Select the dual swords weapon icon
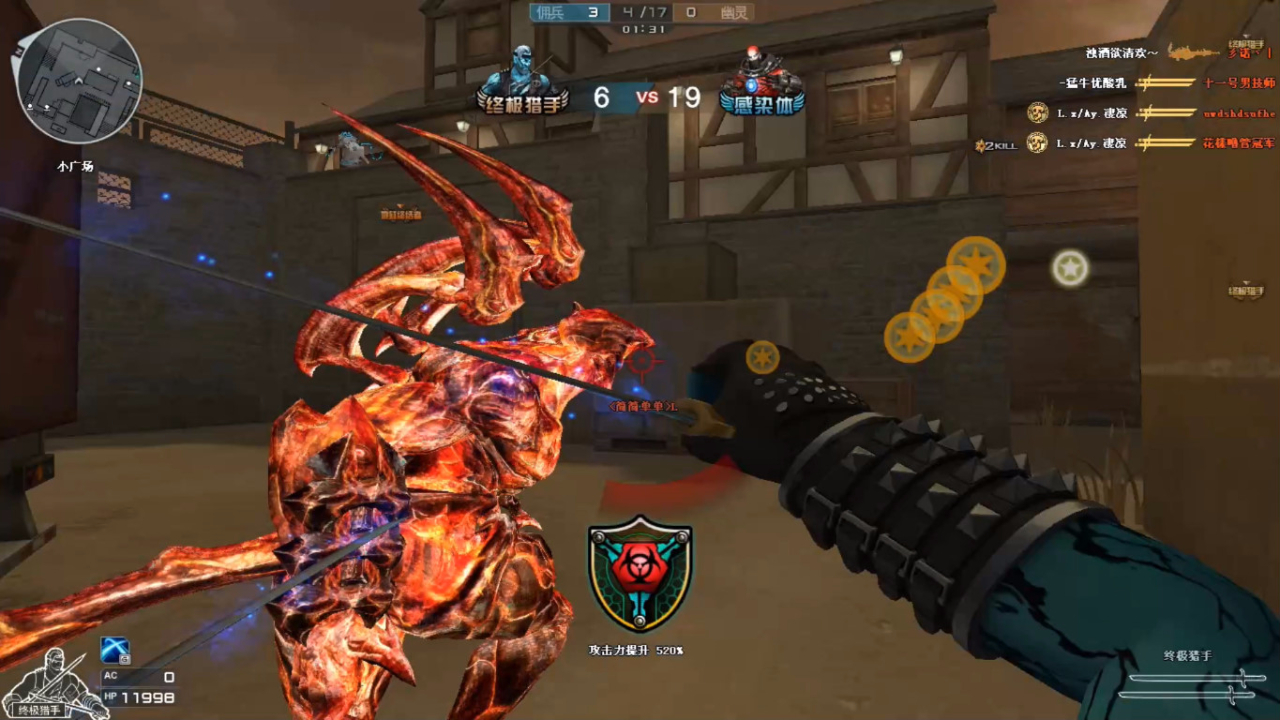This screenshot has width=1280, height=720. pos(1192,685)
